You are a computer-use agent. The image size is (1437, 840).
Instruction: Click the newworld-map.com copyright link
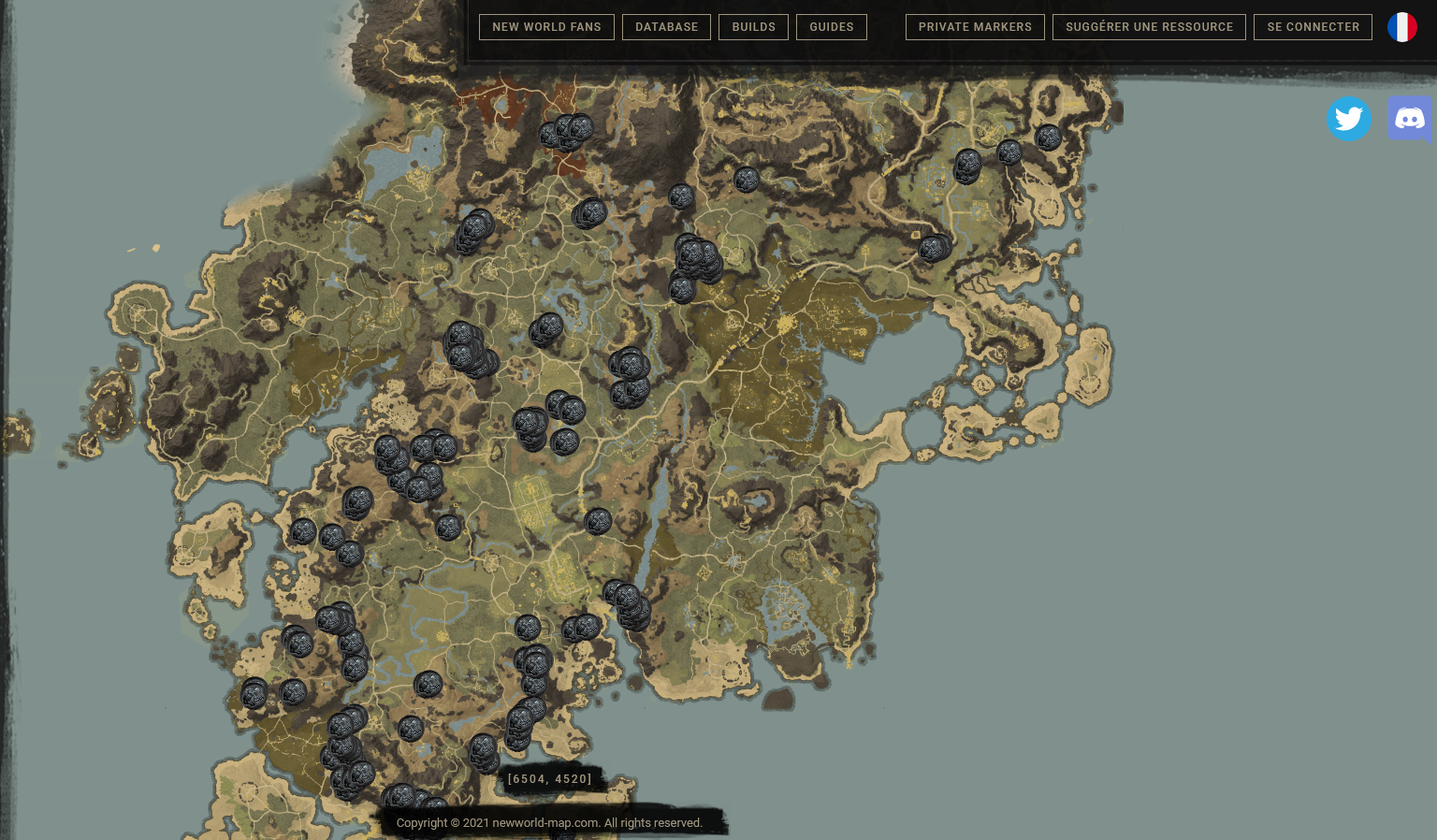(550, 823)
